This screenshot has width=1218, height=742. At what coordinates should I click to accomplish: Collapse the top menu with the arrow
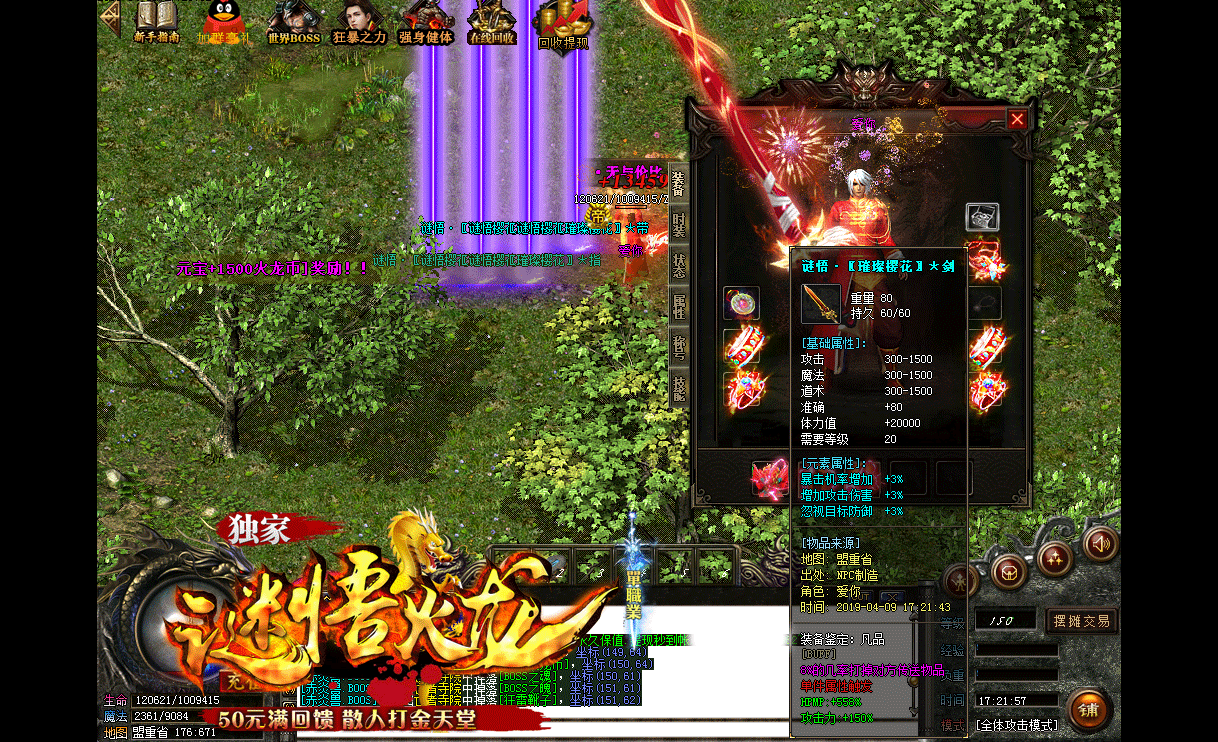pyautogui.click(x=109, y=18)
